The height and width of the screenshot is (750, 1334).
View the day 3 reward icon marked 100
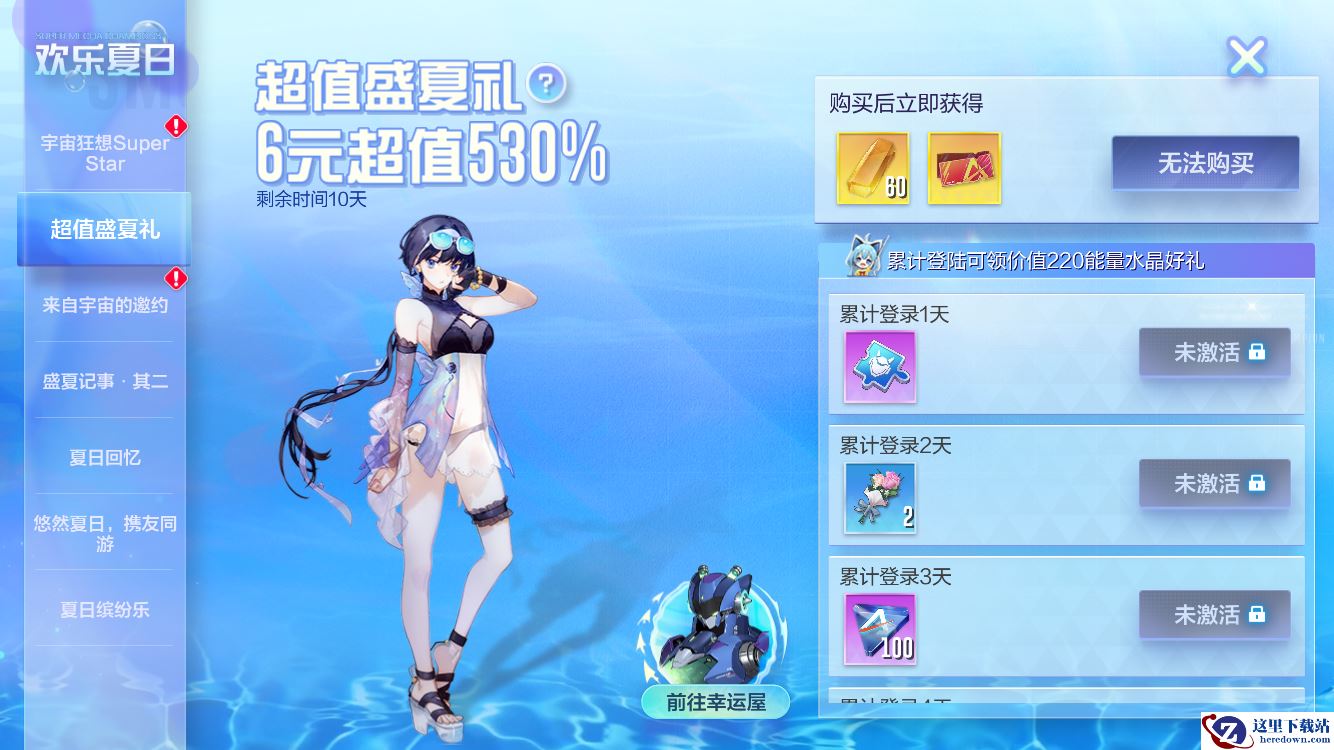click(x=879, y=629)
